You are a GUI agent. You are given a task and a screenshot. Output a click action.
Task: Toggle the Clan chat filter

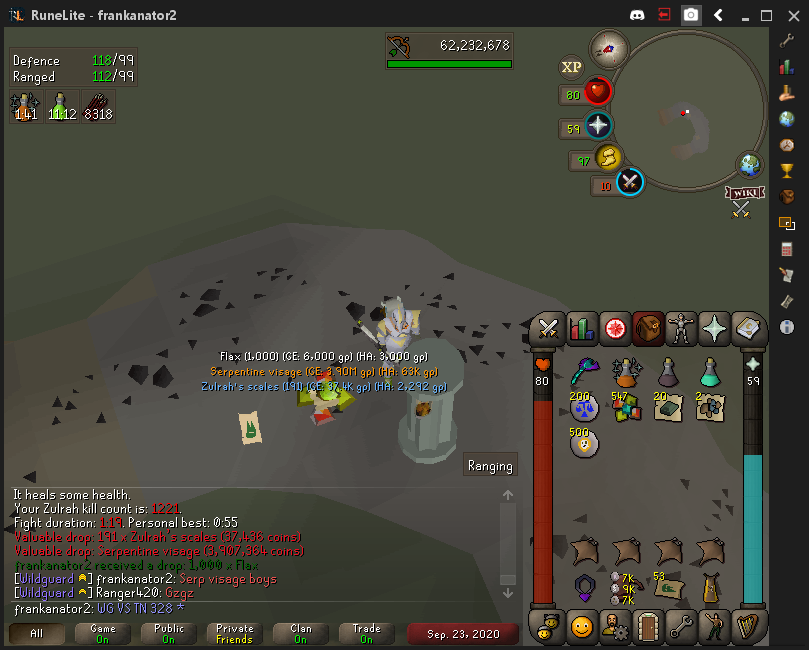[x=300, y=634]
